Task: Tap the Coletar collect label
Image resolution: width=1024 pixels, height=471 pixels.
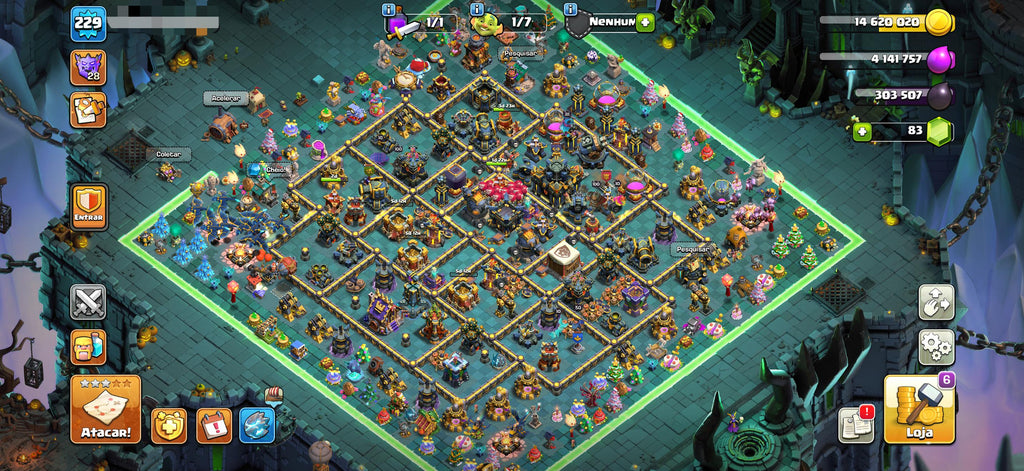Action: (168, 154)
